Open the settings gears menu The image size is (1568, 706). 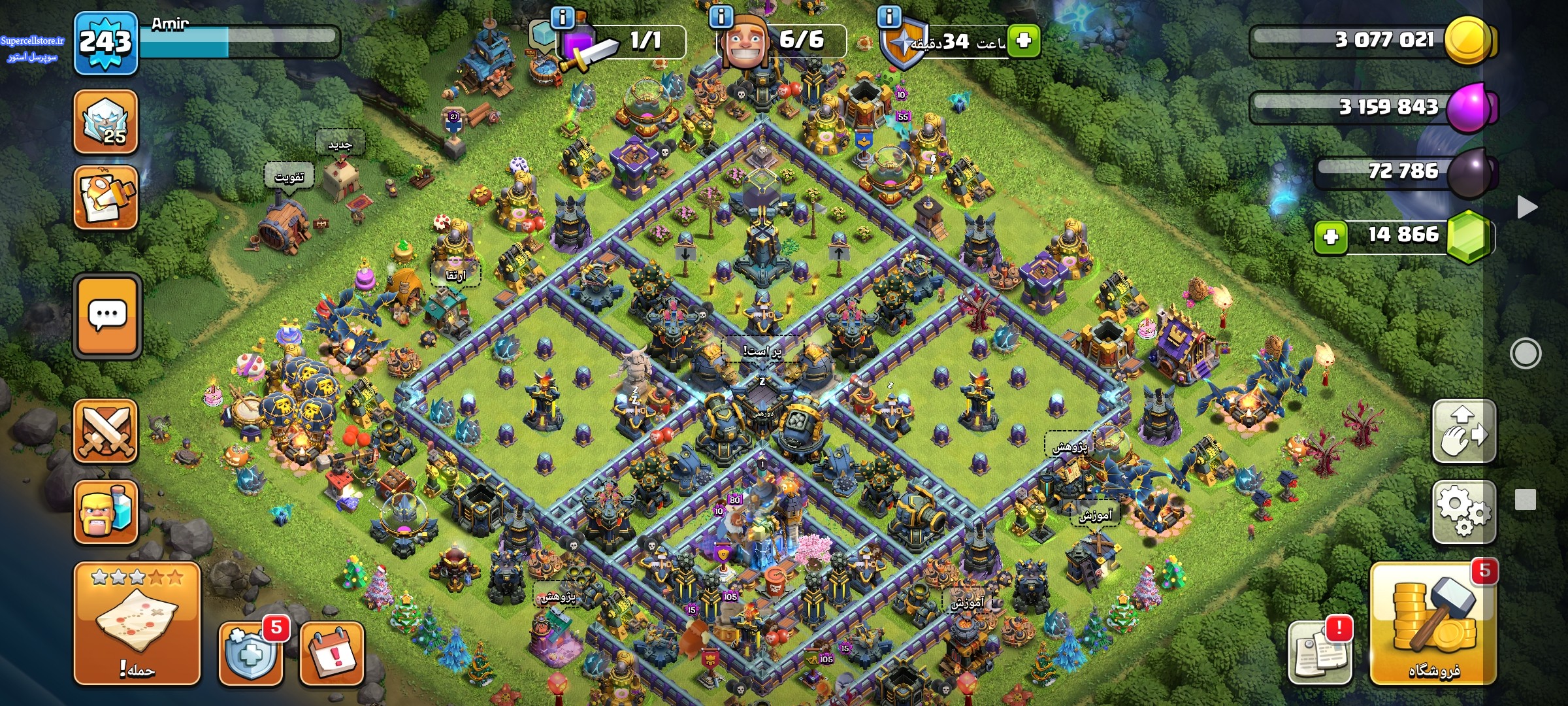1463,512
